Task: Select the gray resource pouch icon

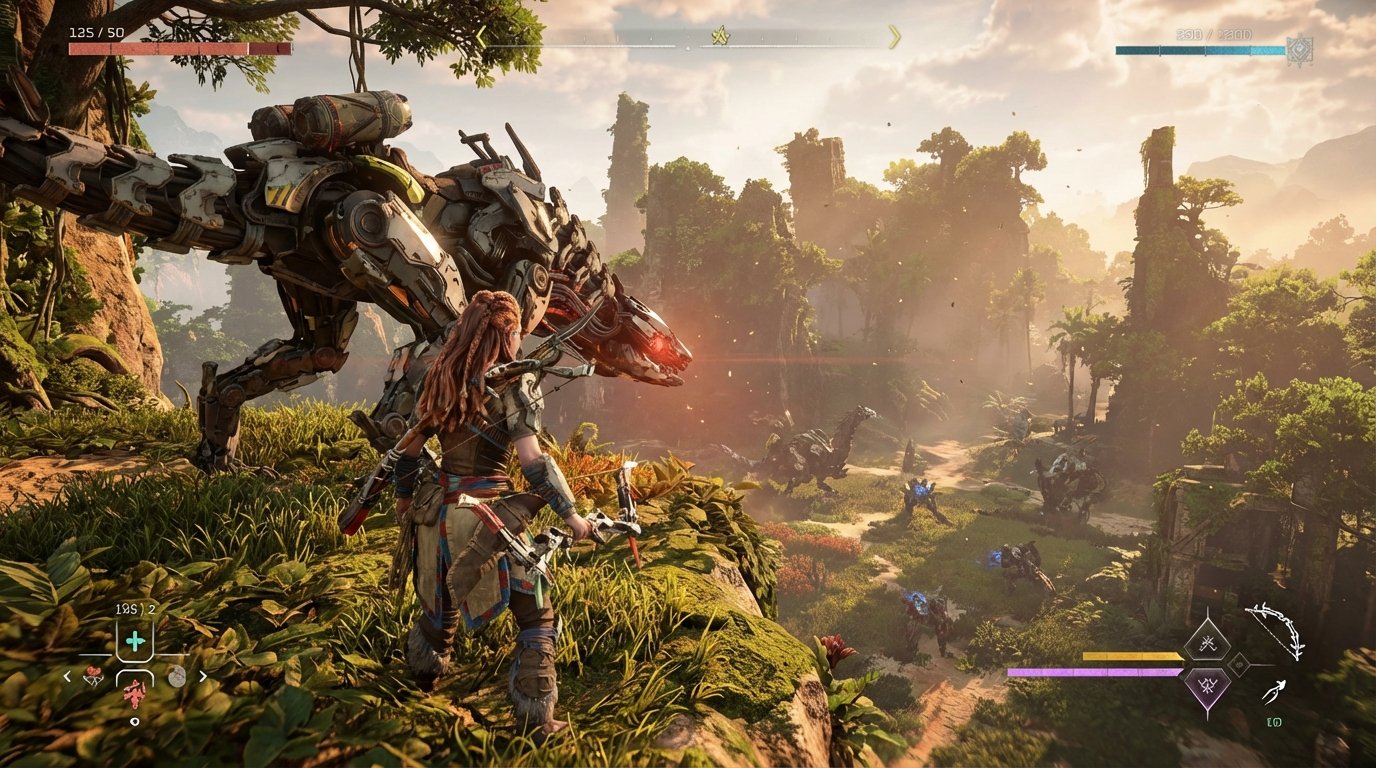Action: click(x=177, y=676)
